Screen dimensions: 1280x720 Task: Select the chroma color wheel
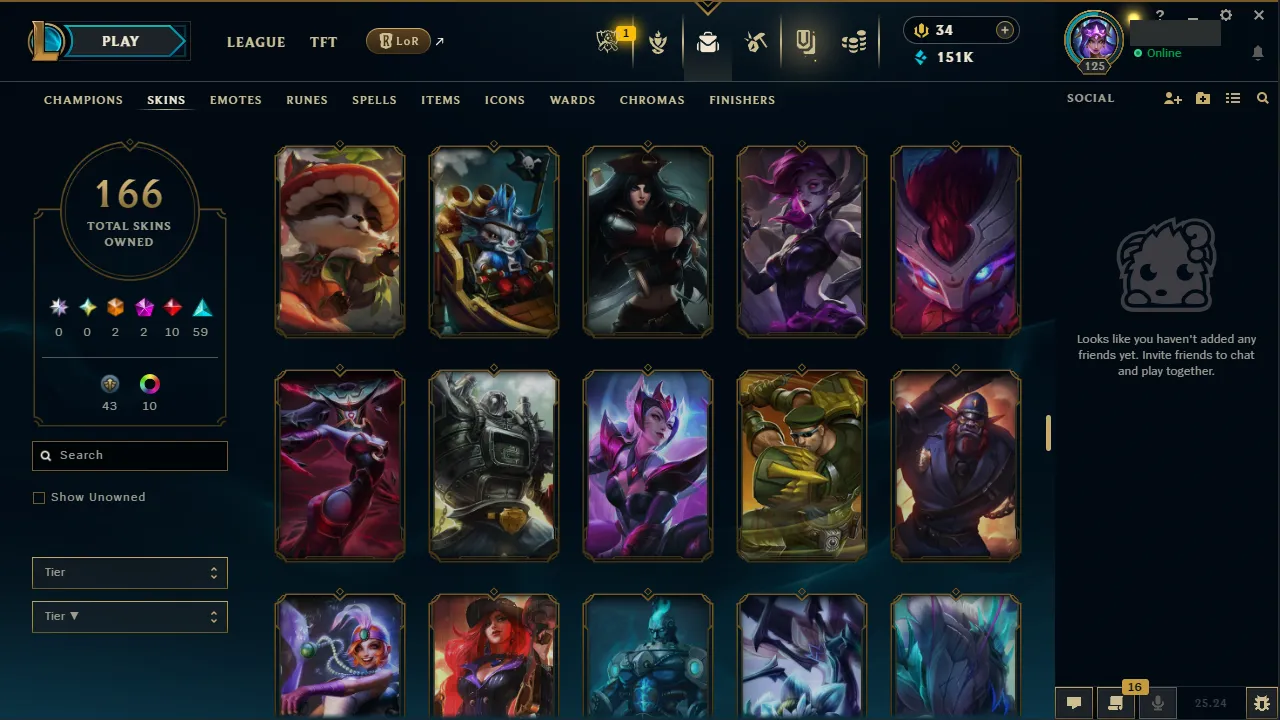pos(149,383)
